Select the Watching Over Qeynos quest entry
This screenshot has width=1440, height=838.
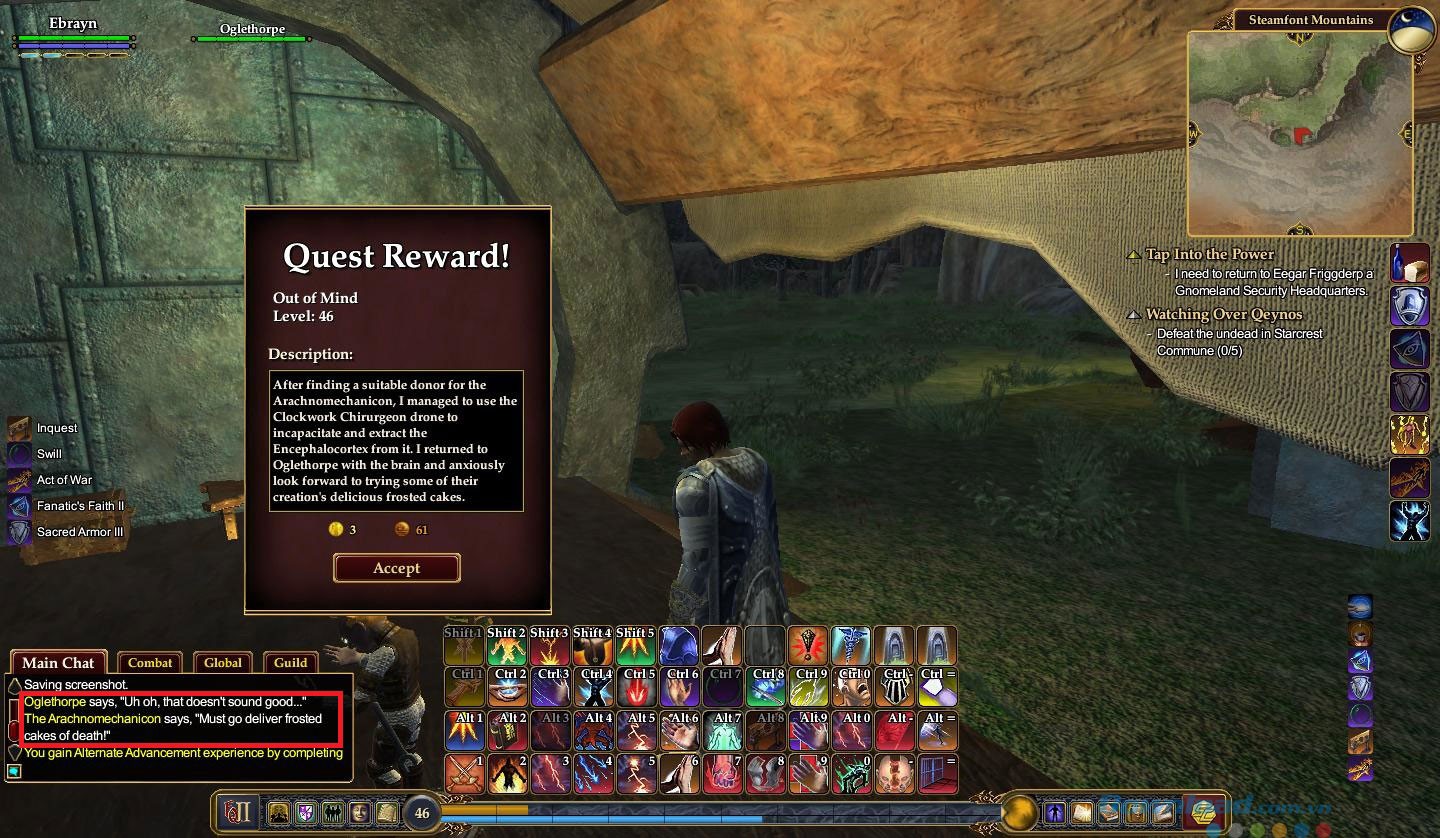click(1224, 314)
